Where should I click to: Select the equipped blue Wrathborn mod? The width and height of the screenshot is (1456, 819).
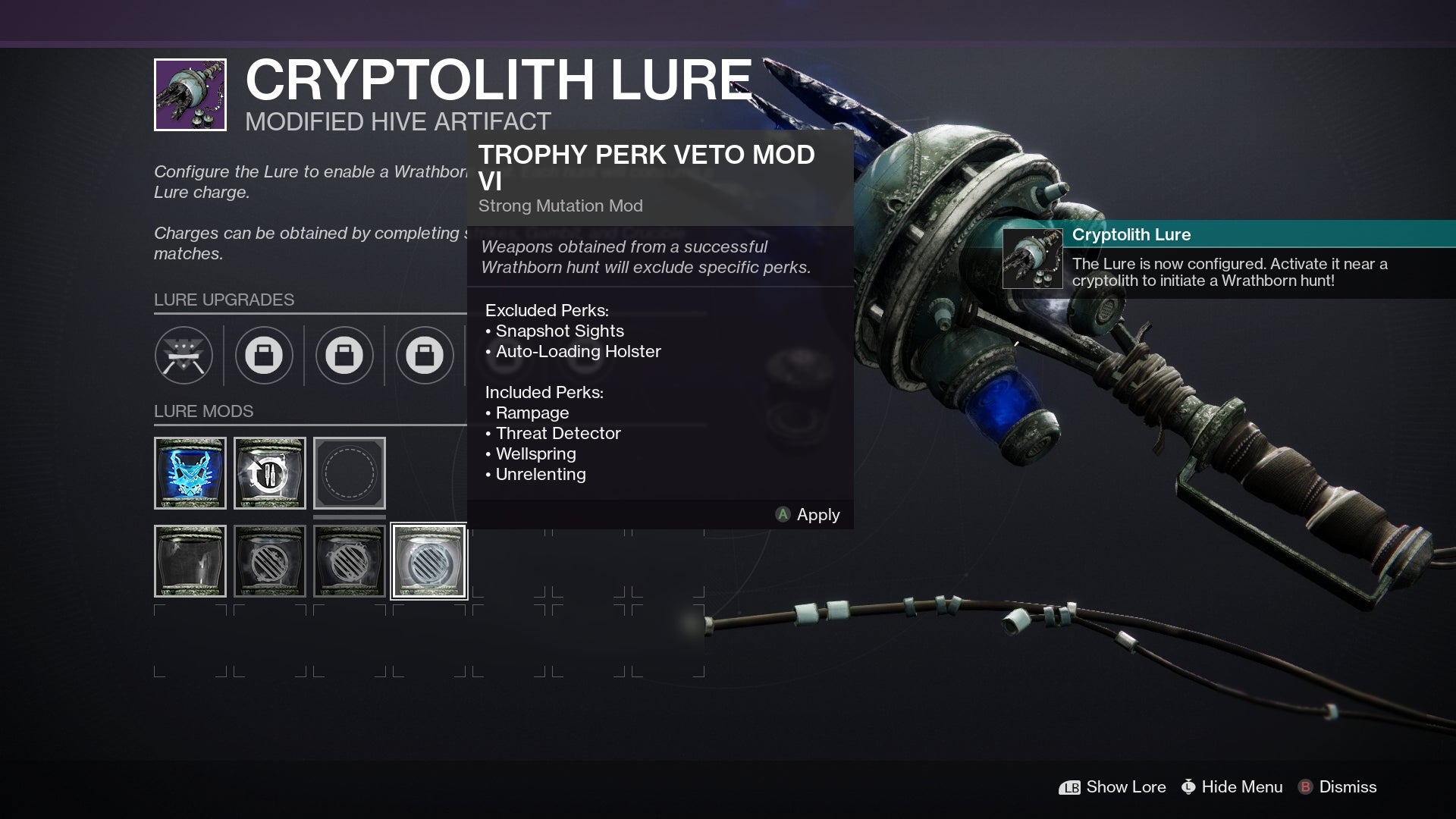pyautogui.click(x=190, y=472)
